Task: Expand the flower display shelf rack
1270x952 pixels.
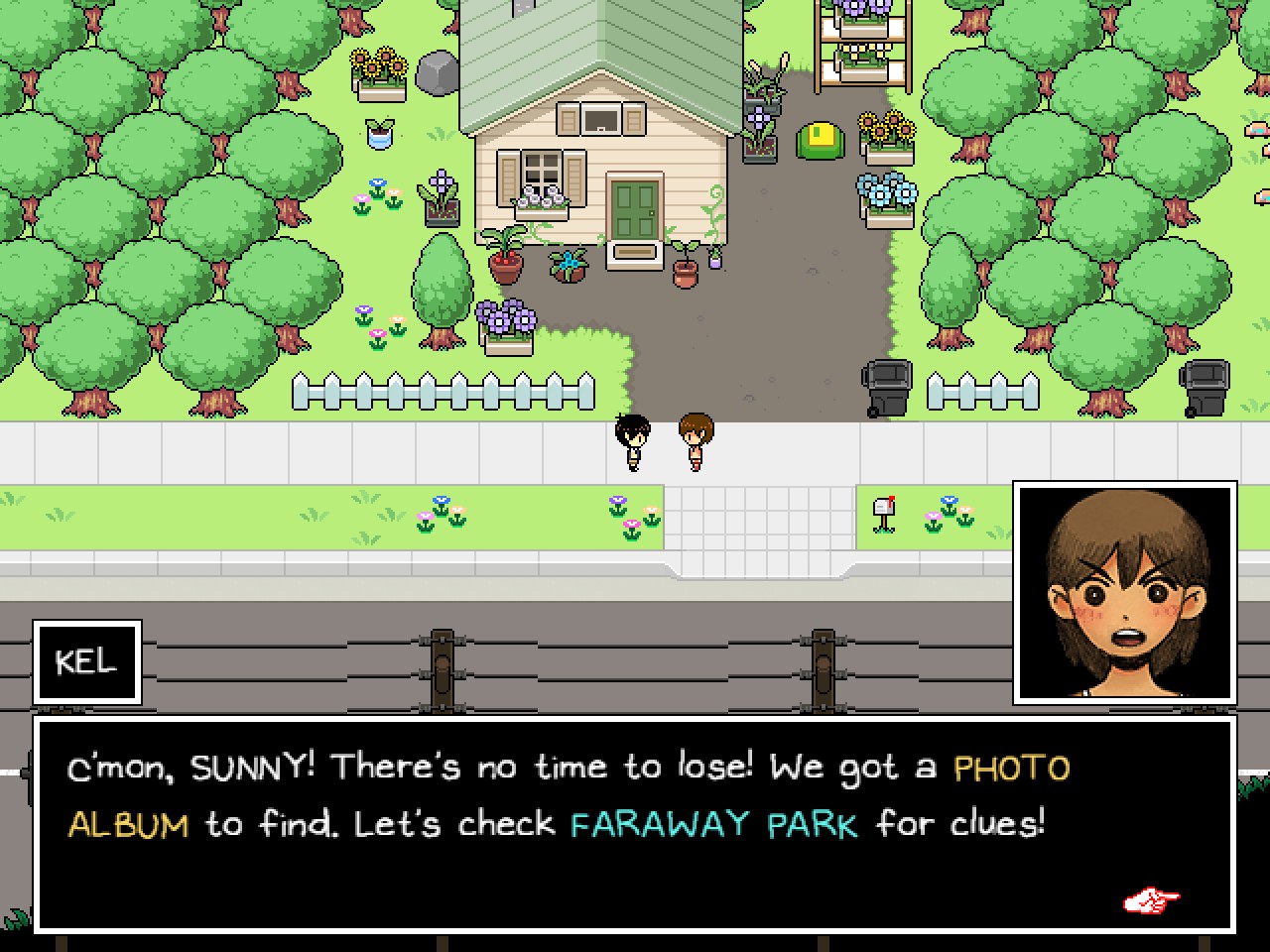Action: 859,45
